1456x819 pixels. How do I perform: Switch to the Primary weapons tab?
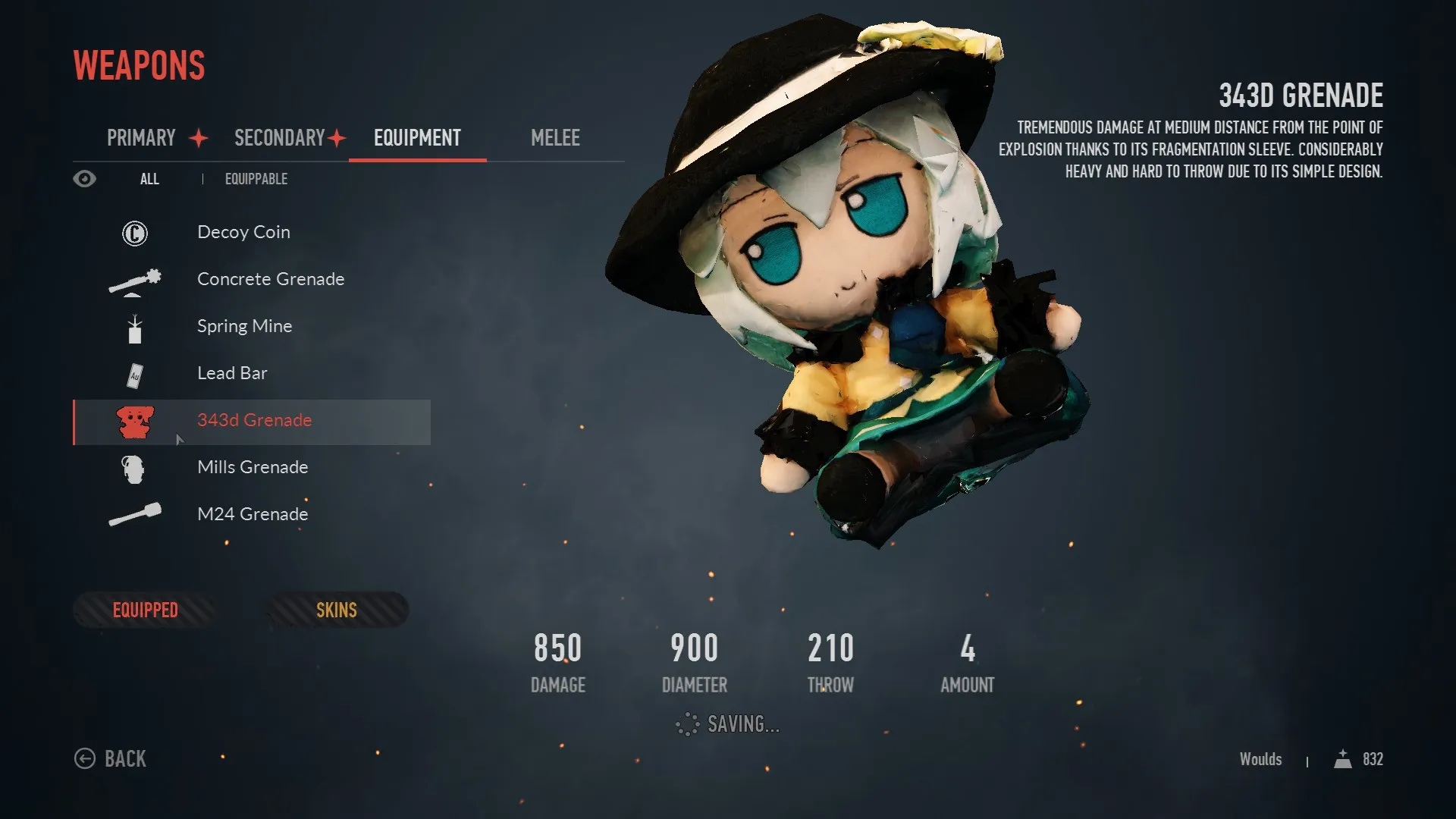pyautogui.click(x=142, y=138)
